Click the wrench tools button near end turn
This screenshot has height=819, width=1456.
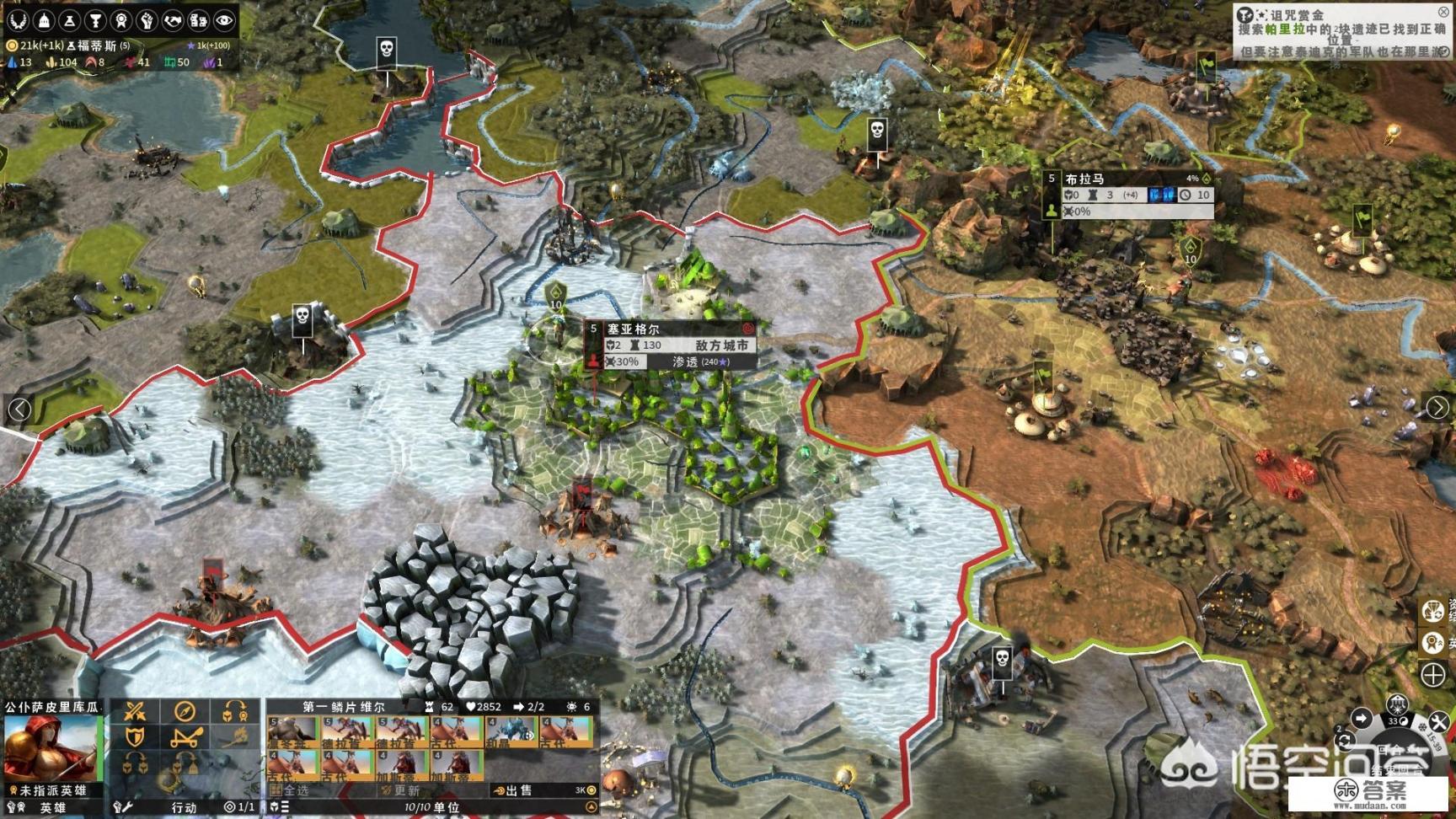(x=1438, y=721)
